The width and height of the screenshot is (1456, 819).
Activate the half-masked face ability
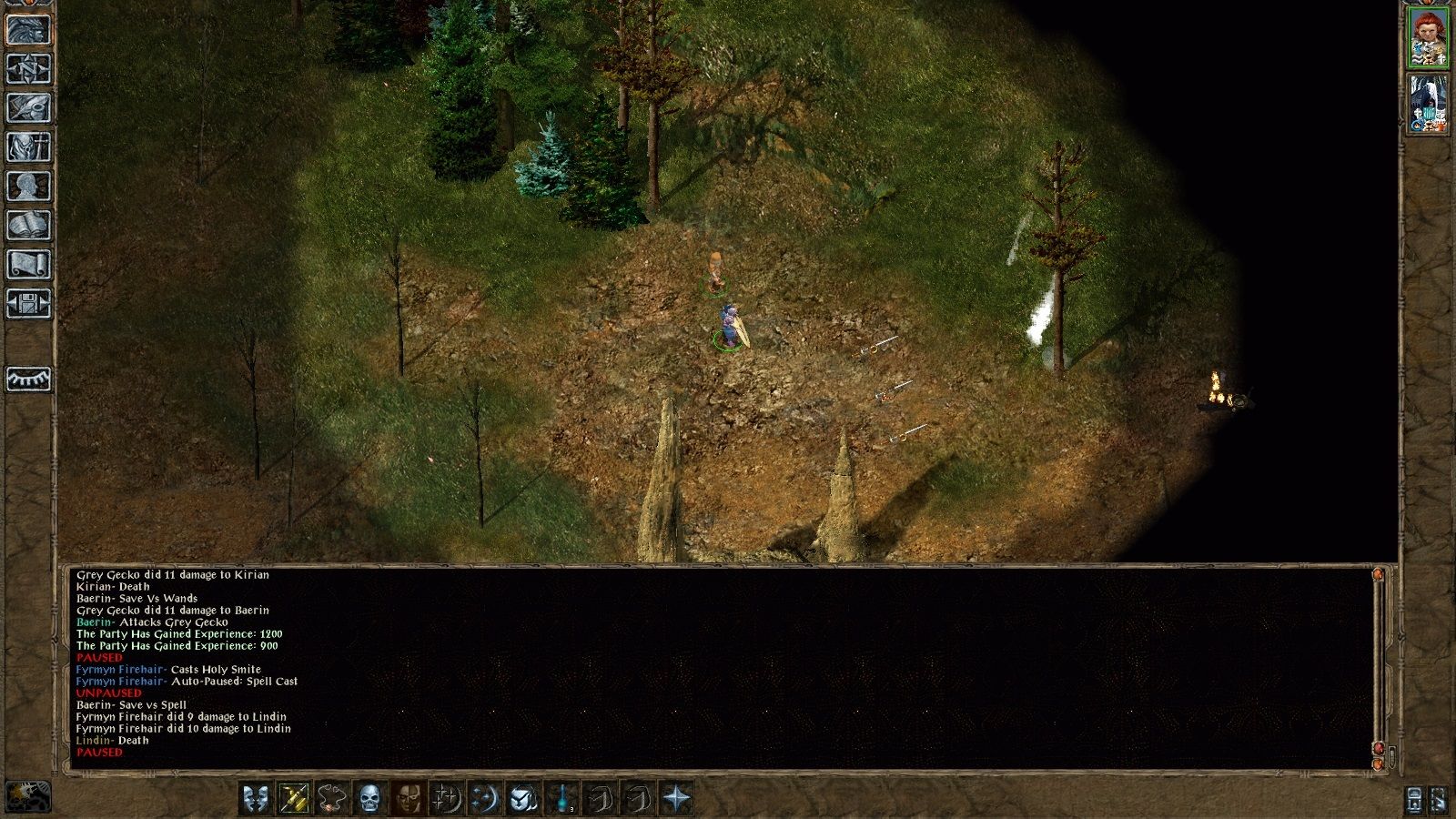click(408, 798)
